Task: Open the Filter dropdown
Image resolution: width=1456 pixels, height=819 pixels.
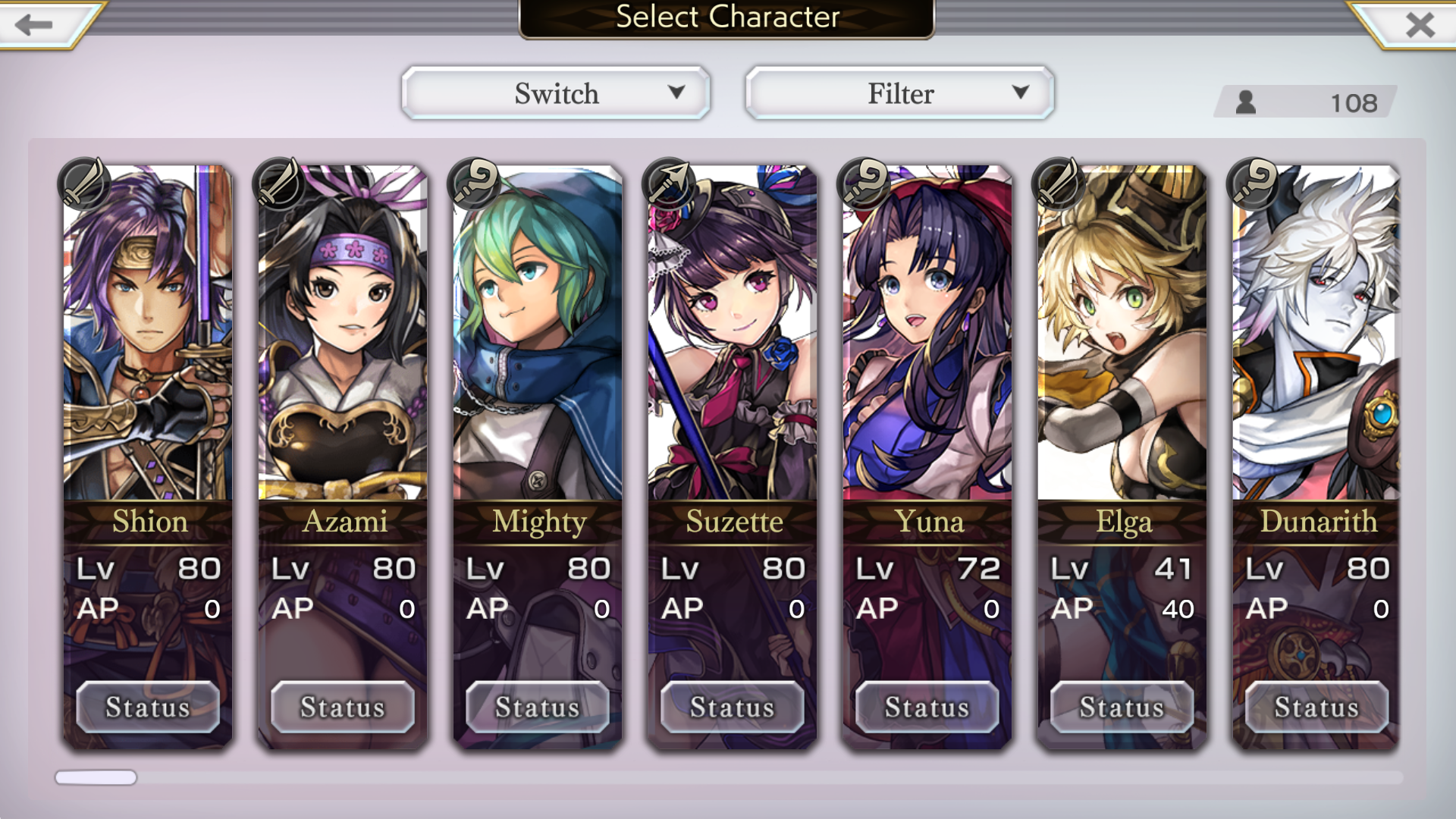Action: click(x=900, y=93)
